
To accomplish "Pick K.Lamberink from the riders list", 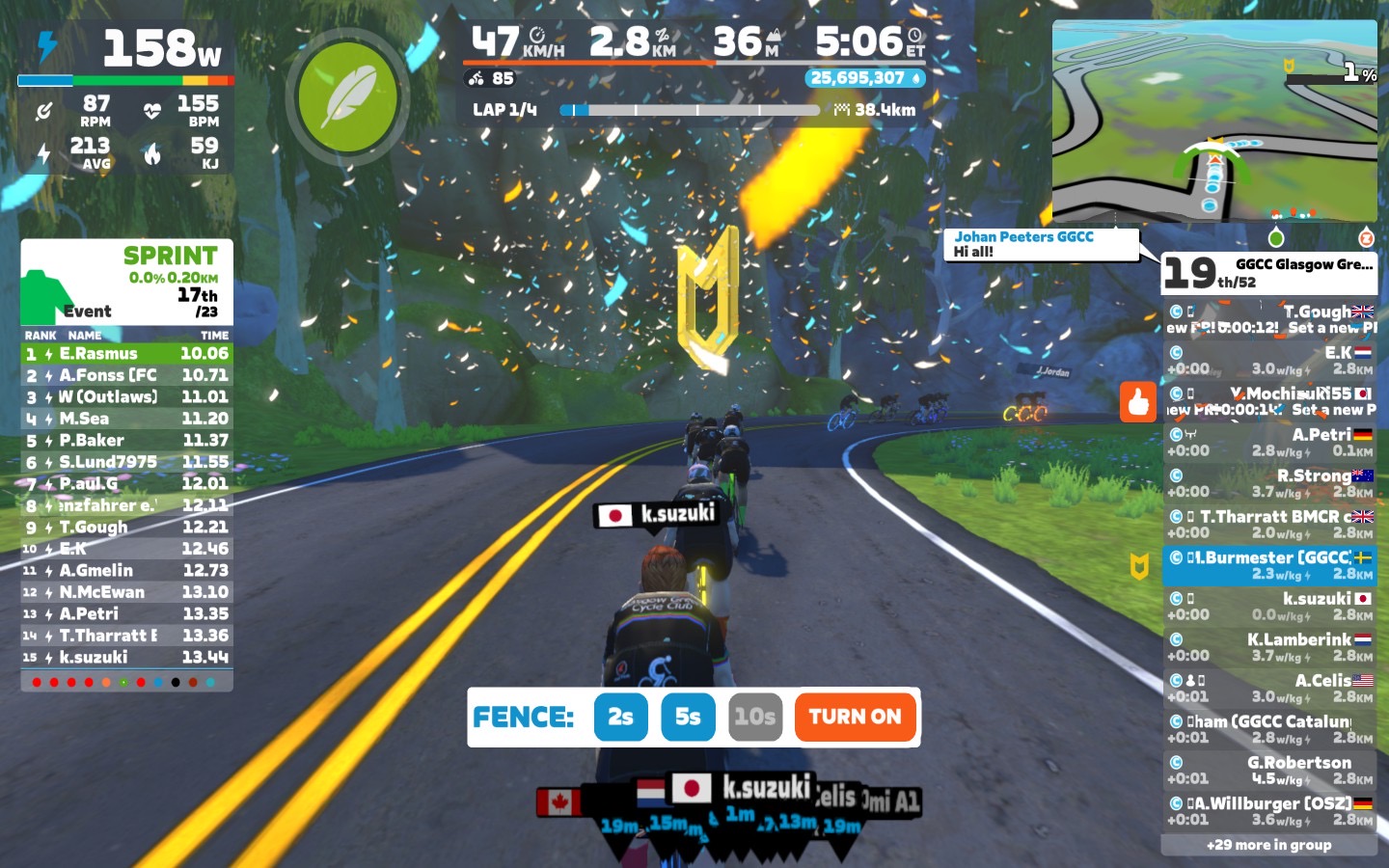I will 1269,647.
